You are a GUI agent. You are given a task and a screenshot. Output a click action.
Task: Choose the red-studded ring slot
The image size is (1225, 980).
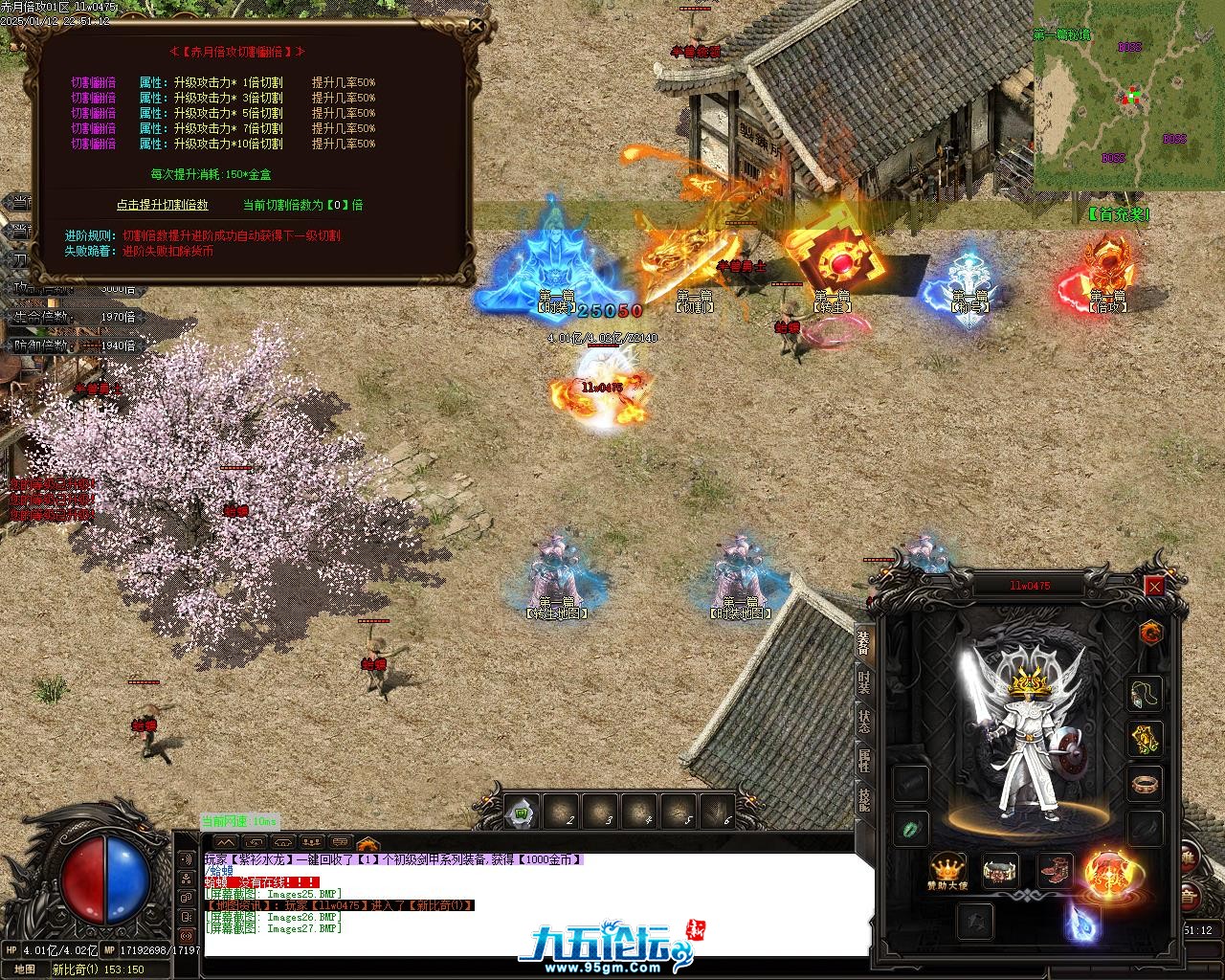(x=1145, y=784)
